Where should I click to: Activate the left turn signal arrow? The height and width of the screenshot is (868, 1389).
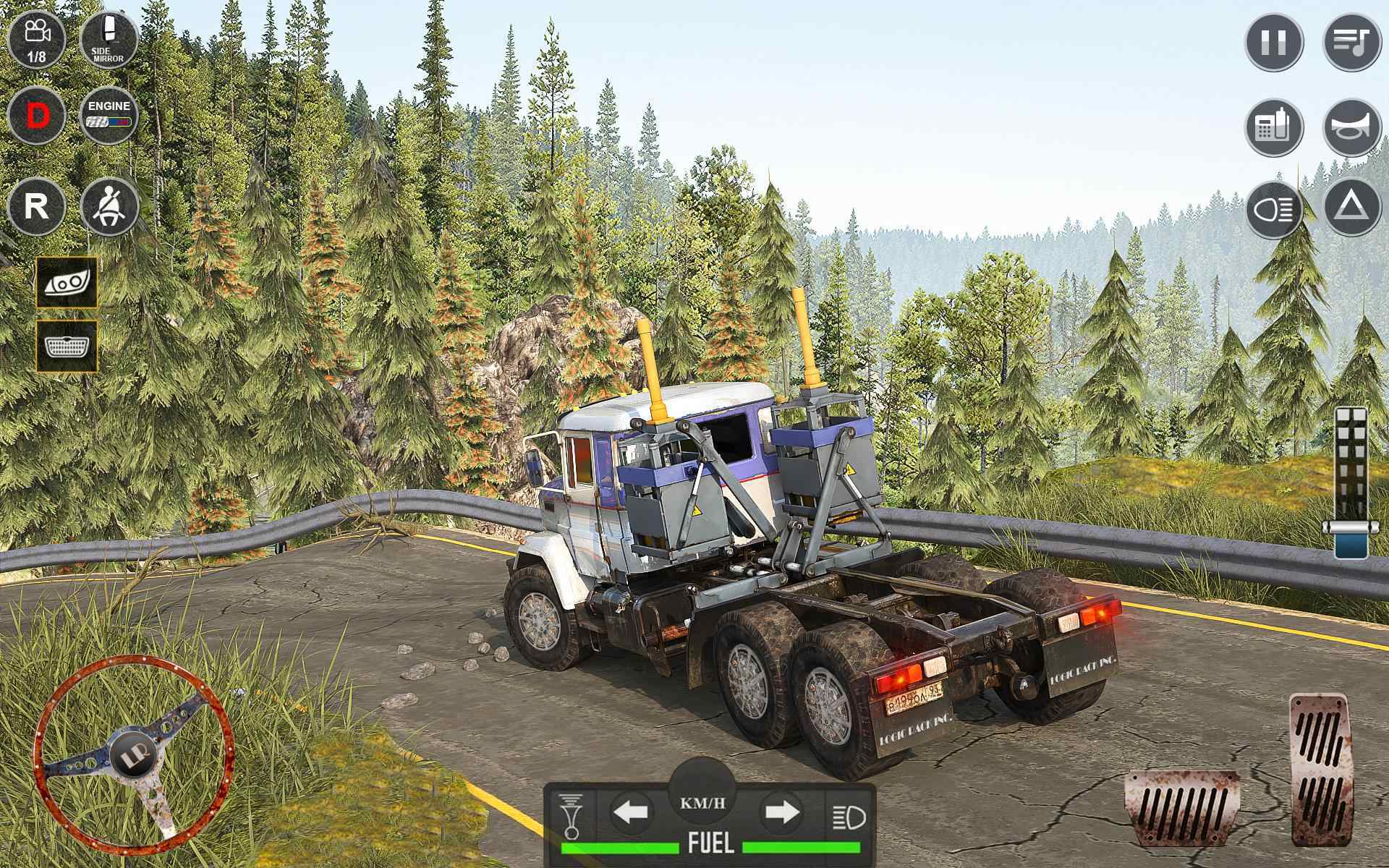tap(632, 812)
